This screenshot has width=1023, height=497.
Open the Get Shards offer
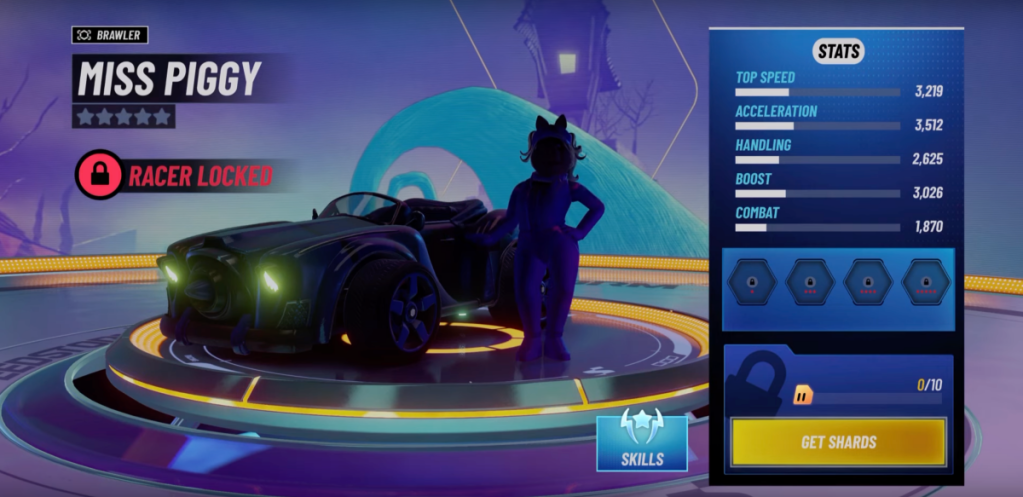838,442
